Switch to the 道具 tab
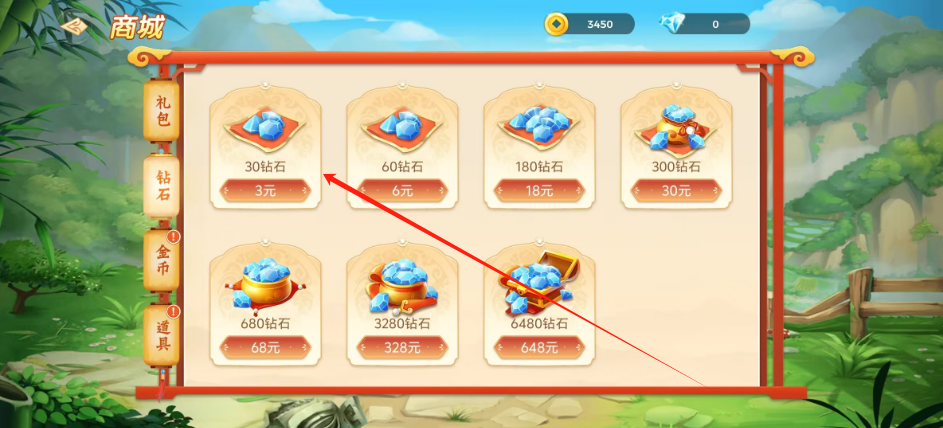The width and height of the screenshot is (943, 428). point(162,336)
